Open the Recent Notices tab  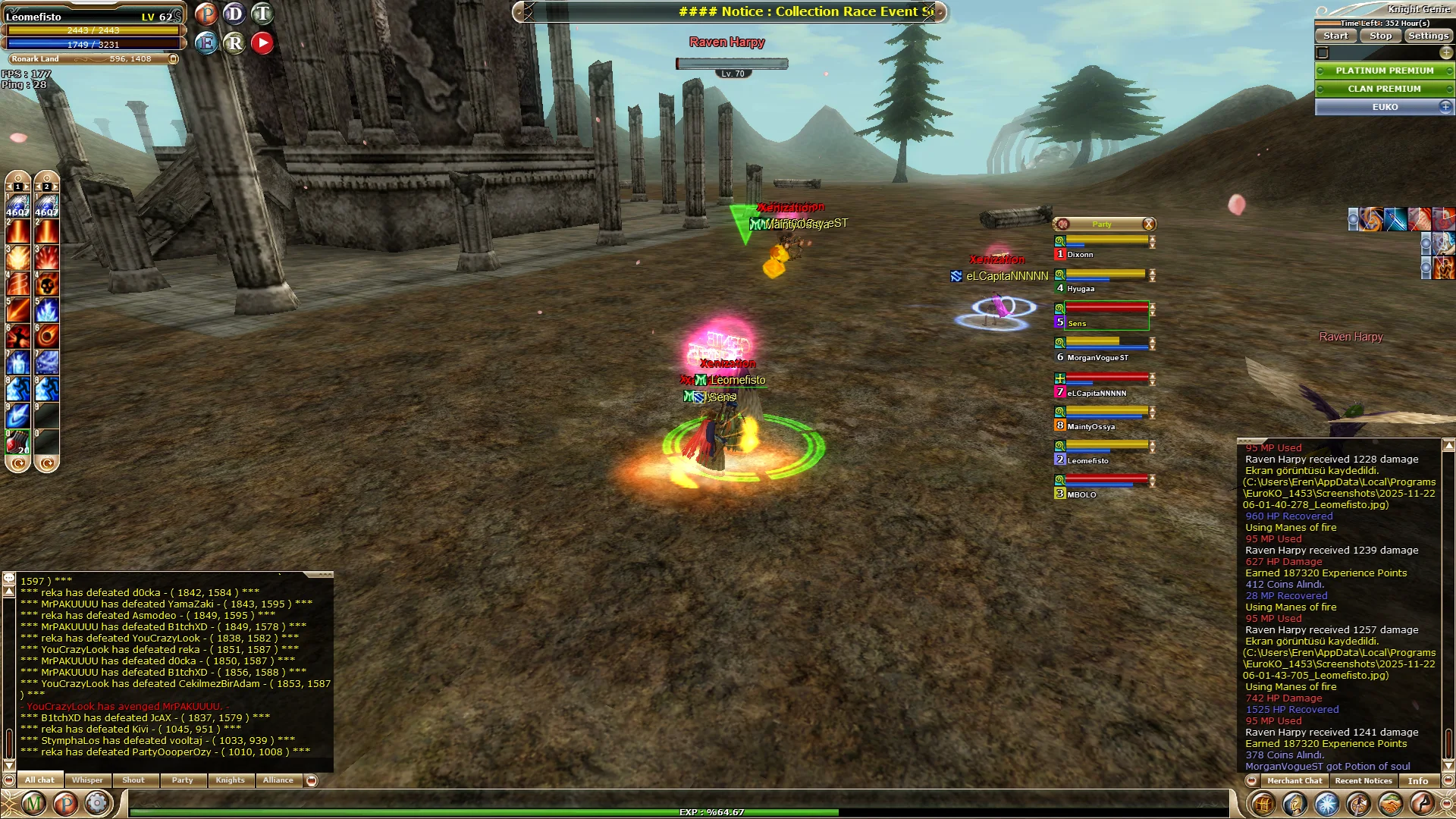click(x=1363, y=781)
